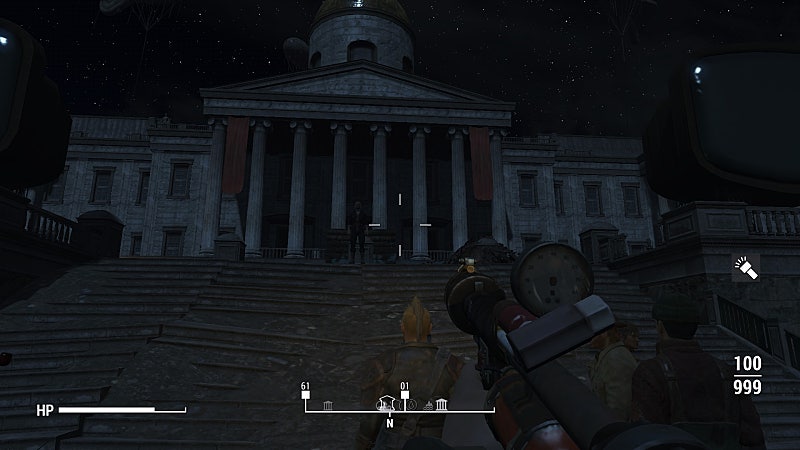Select the quest marker labeled 01
This screenshot has width=800, height=450.
tap(405, 393)
